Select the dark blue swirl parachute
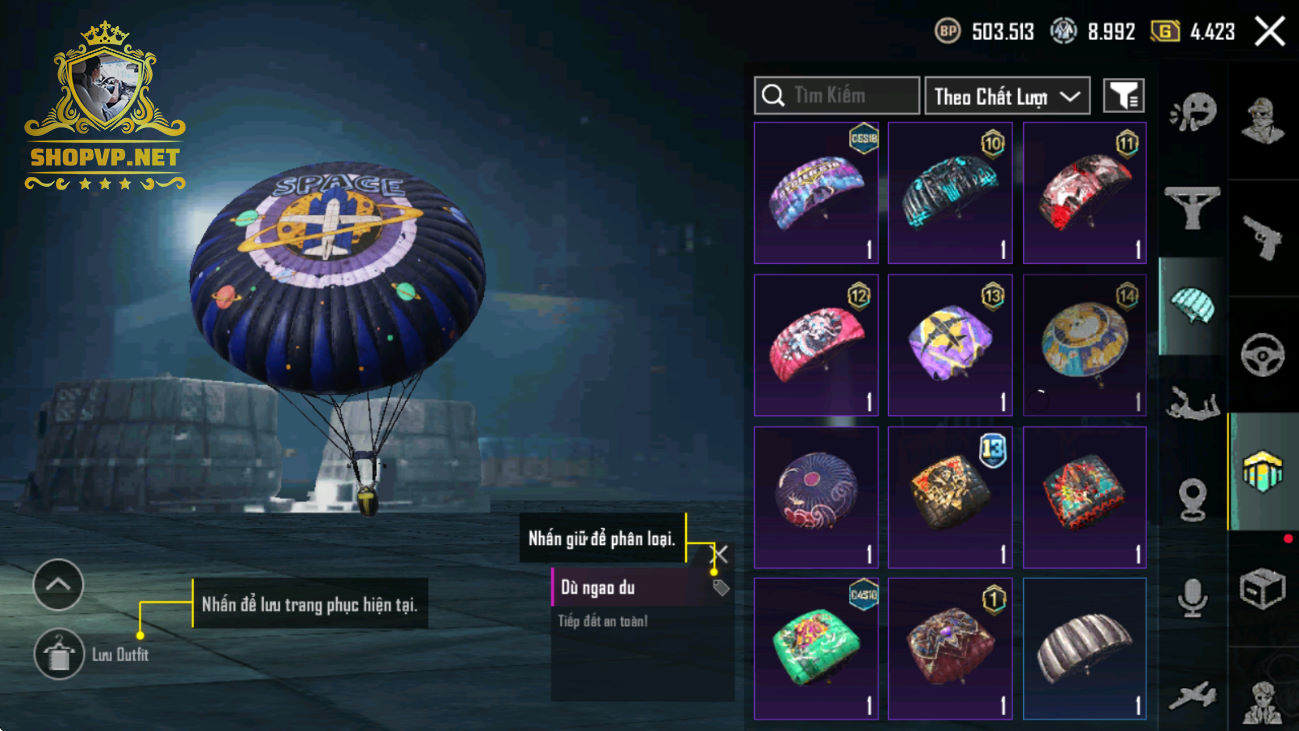The width and height of the screenshot is (1299, 731). [816, 497]
